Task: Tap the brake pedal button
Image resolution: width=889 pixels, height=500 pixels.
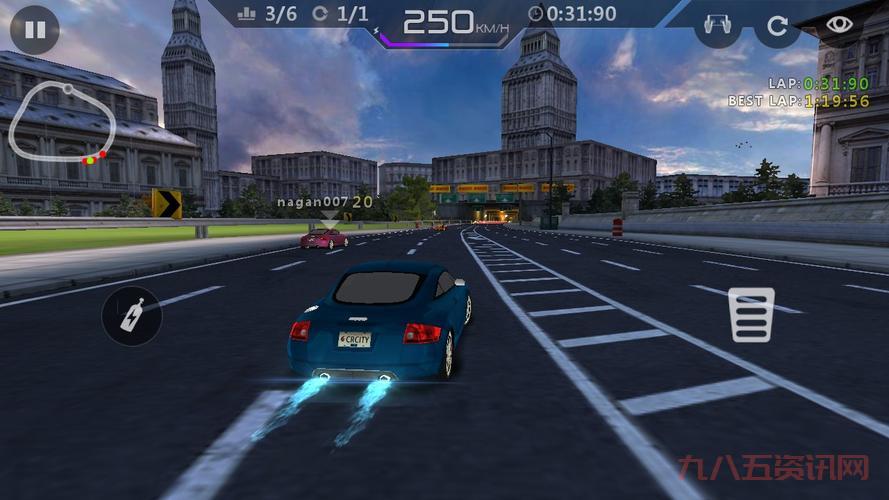Action: coord(751,315)
